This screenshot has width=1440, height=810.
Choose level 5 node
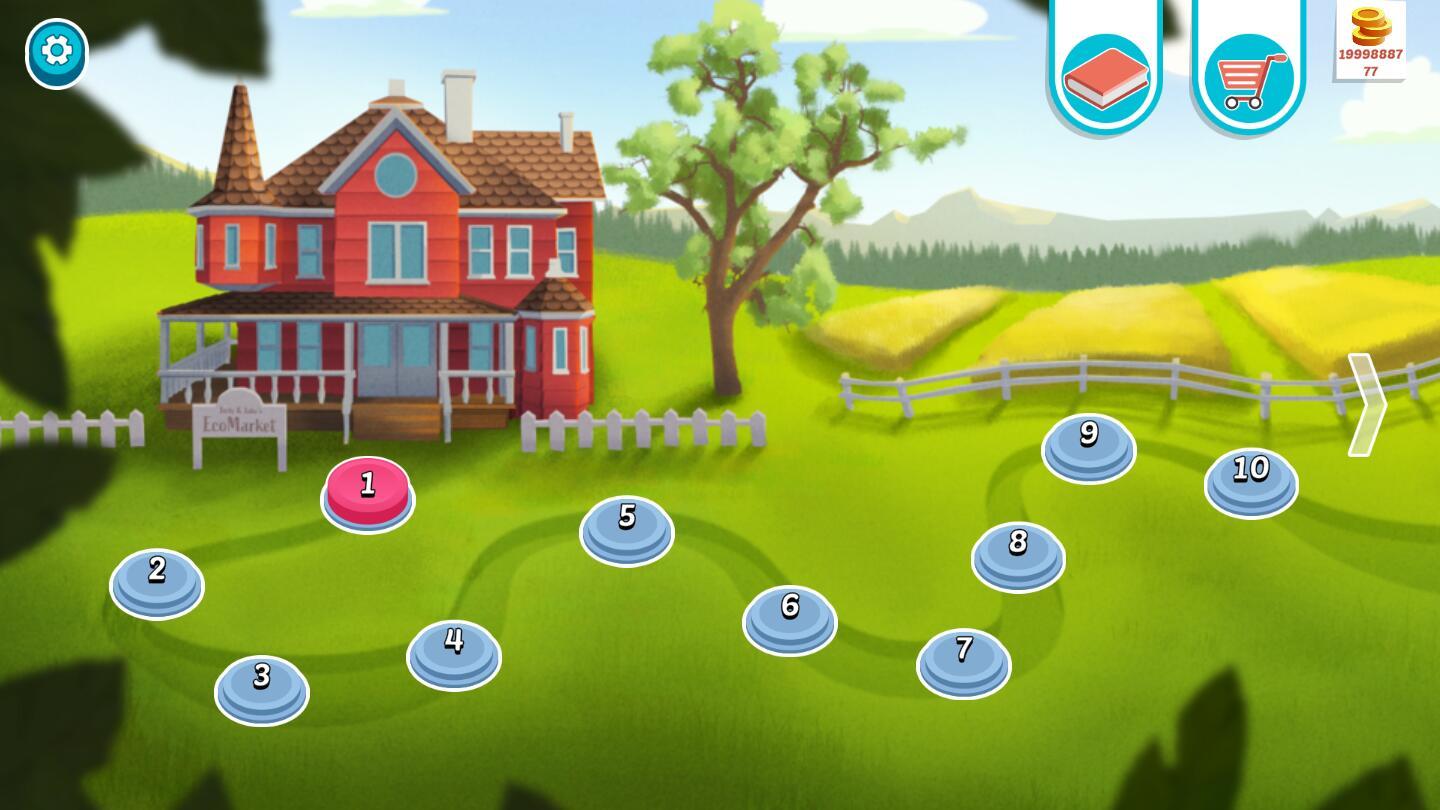[x=627, y=528]
